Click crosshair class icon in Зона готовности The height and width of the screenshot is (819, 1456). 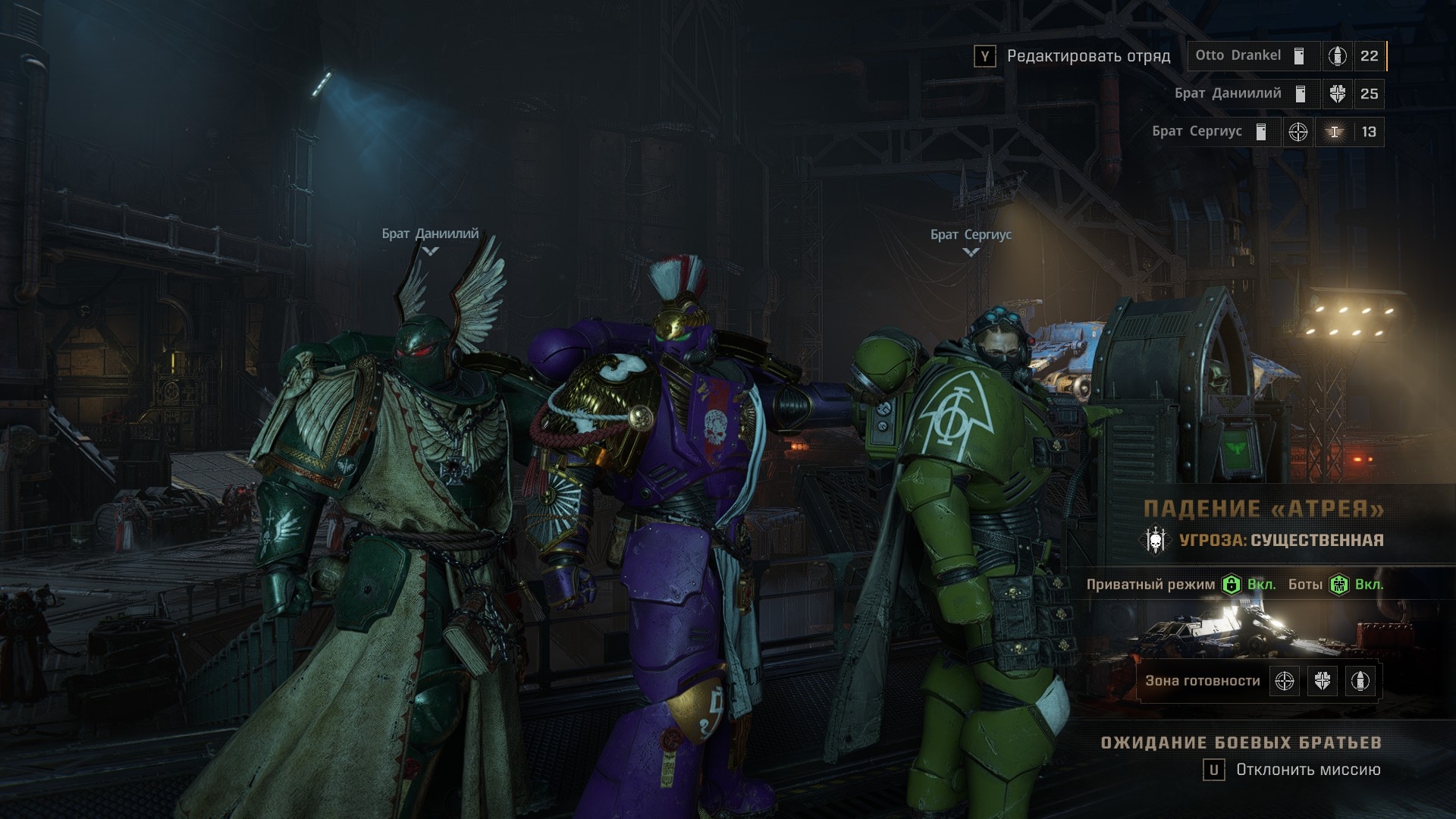pyautogui.click(x=1285, y=681)
